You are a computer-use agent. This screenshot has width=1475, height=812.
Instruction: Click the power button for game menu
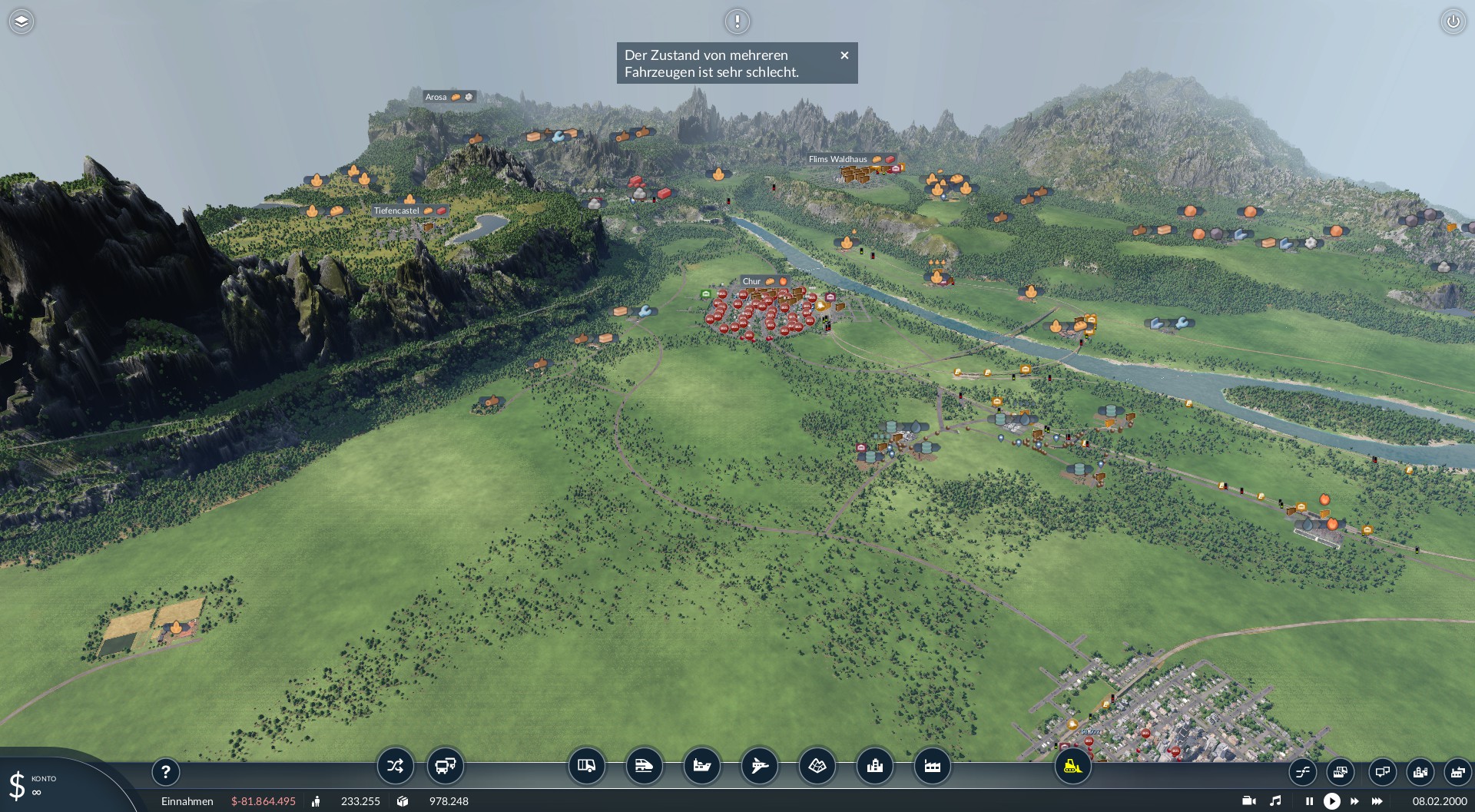coord(1453,22)
